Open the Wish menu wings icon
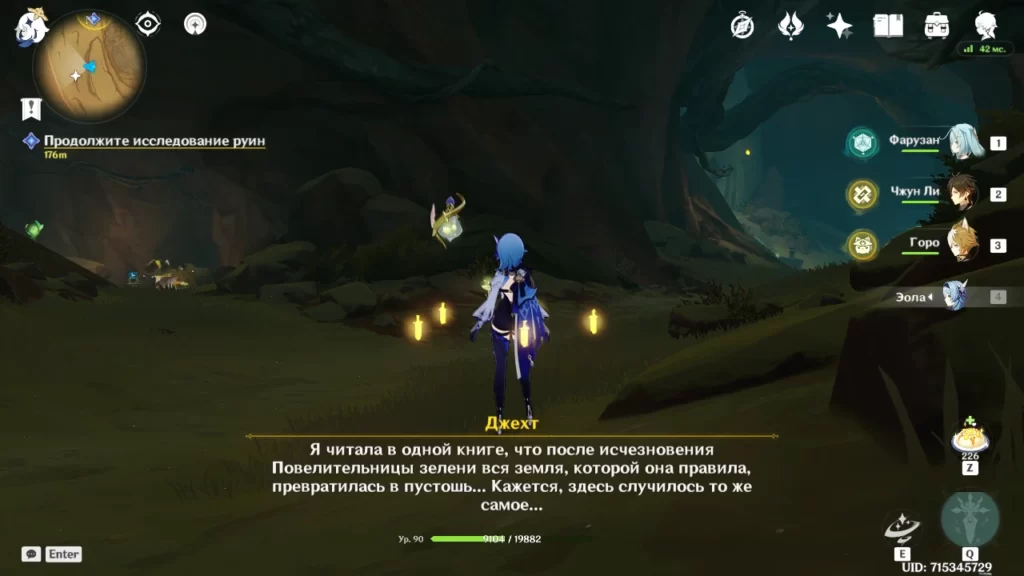Image resolution: width=1024 pixels, height=576 pixels. (791, 26)
